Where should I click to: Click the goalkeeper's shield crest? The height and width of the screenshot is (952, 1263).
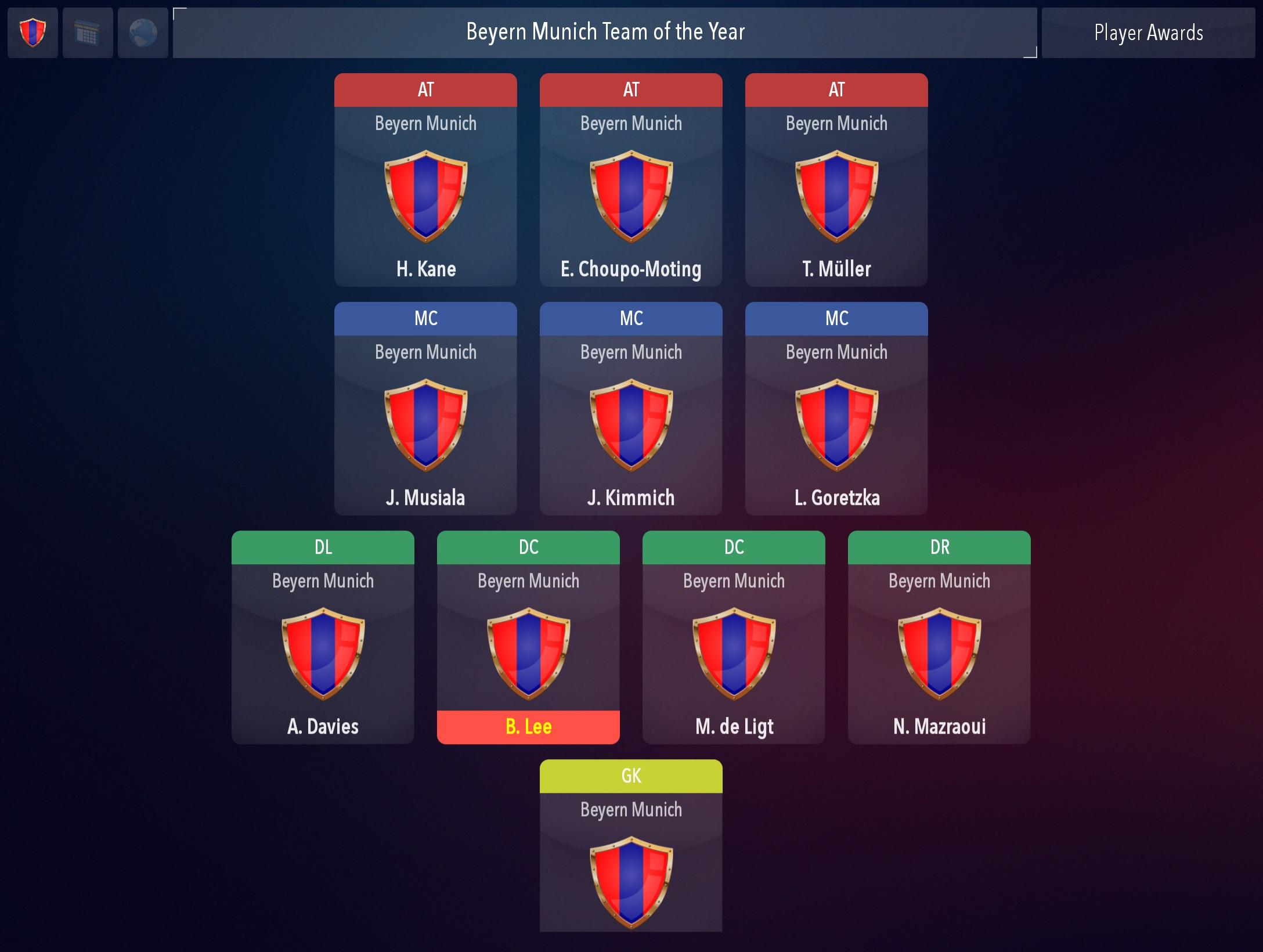click(x=631, y=882)
